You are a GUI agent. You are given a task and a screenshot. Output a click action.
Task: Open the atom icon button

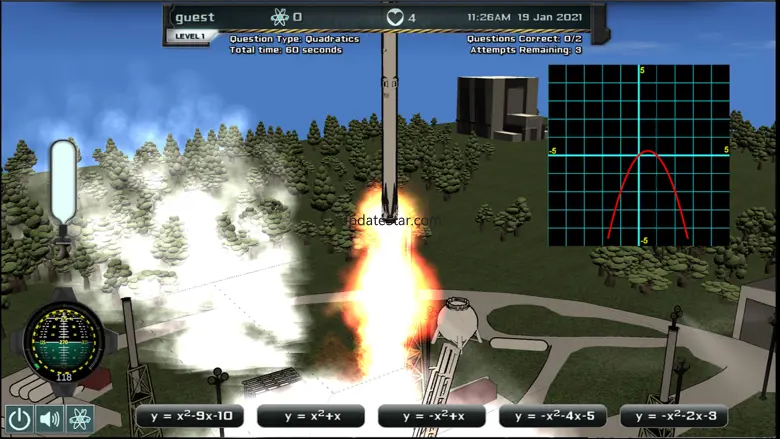(79, 418)
